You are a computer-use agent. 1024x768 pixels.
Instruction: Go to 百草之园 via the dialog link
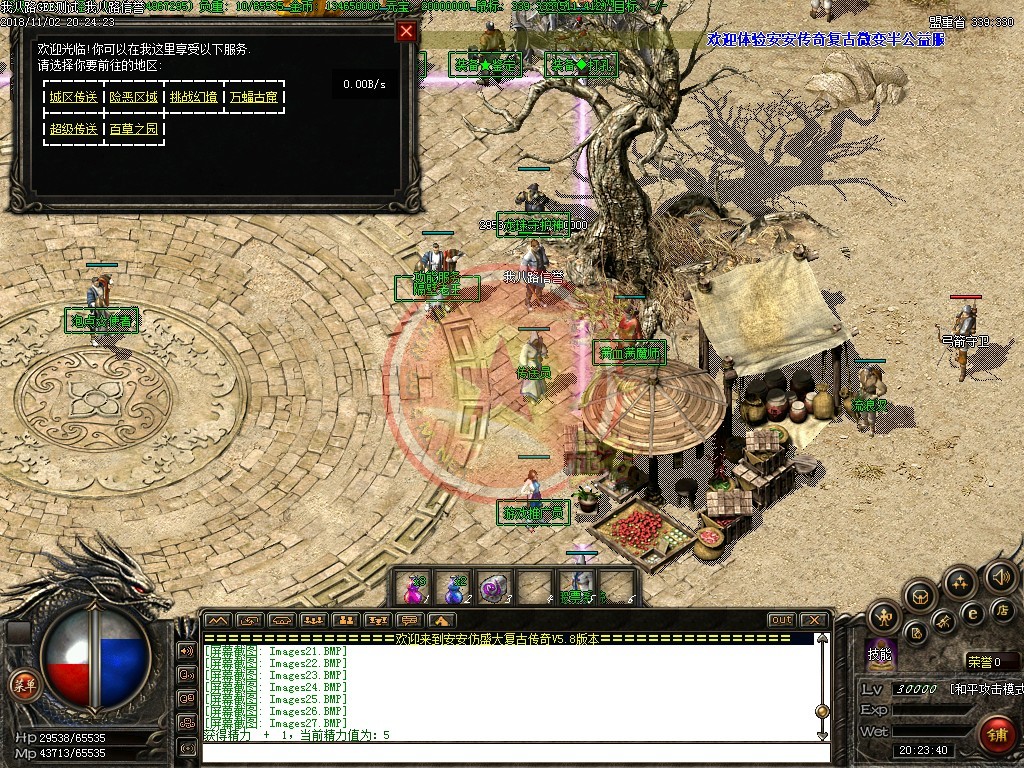[x=134, y=129]
